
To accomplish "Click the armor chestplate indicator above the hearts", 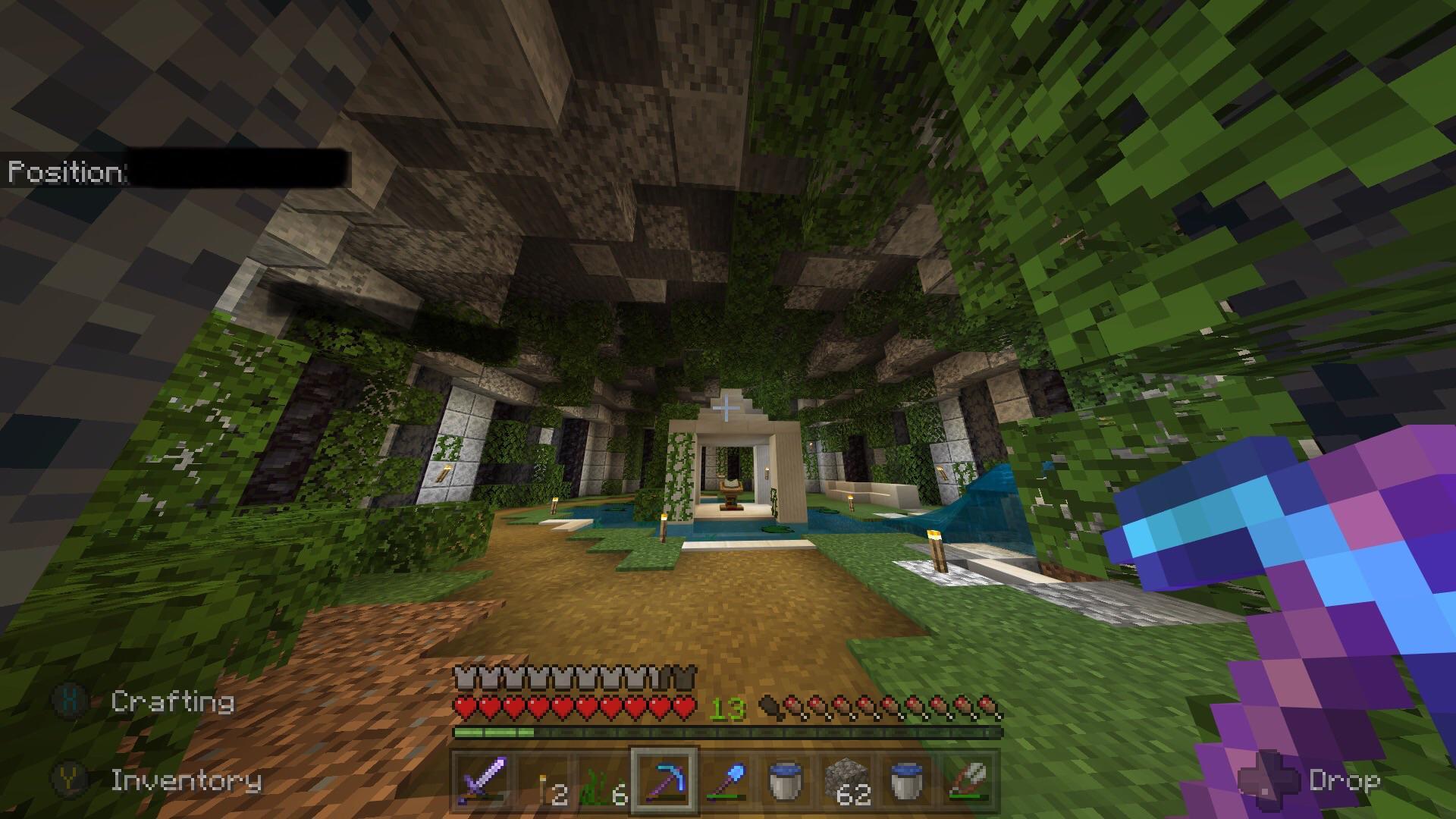I will pos(464,676).
